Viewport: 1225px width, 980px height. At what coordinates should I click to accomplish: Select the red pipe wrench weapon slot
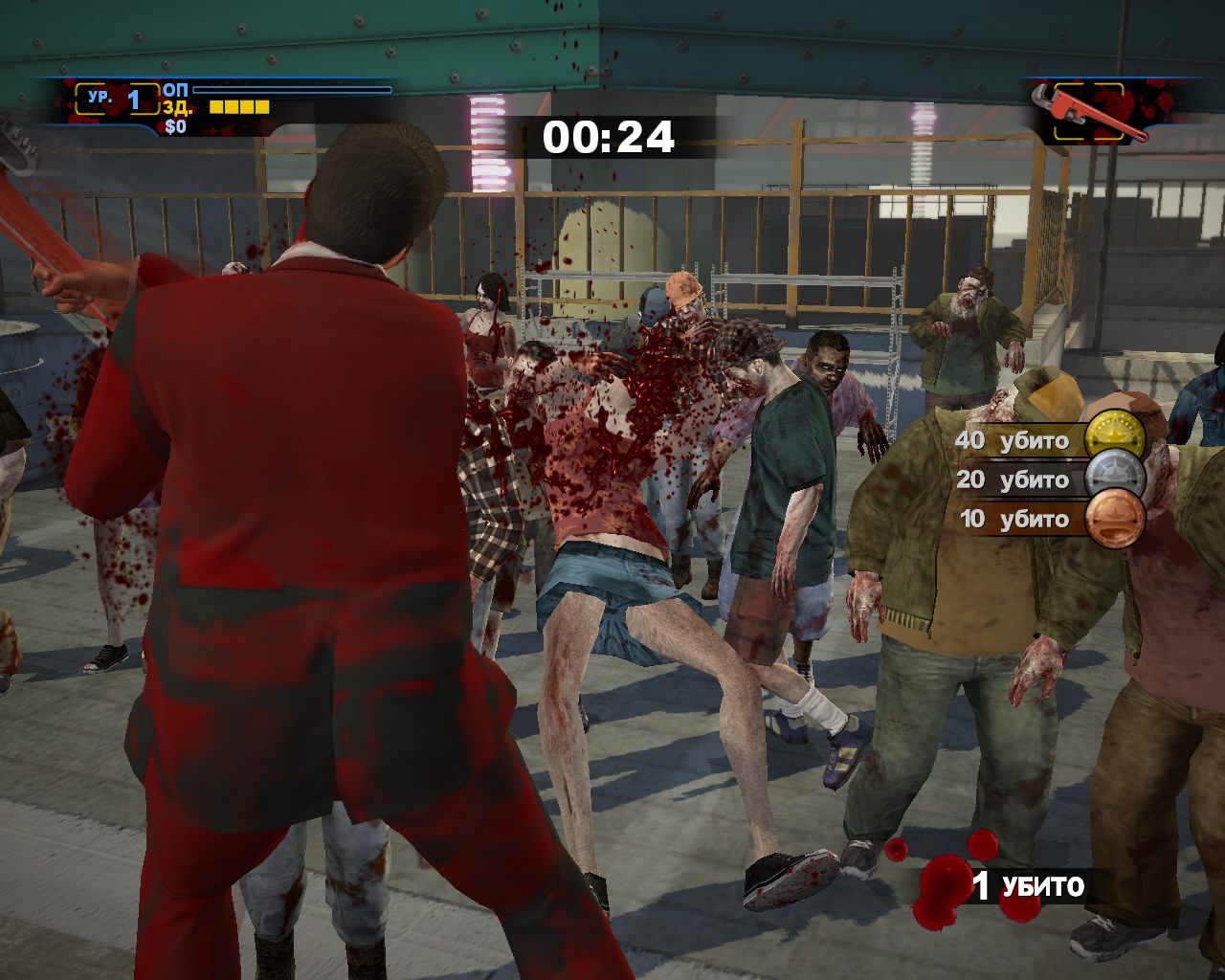click(x=1089, y=112)
